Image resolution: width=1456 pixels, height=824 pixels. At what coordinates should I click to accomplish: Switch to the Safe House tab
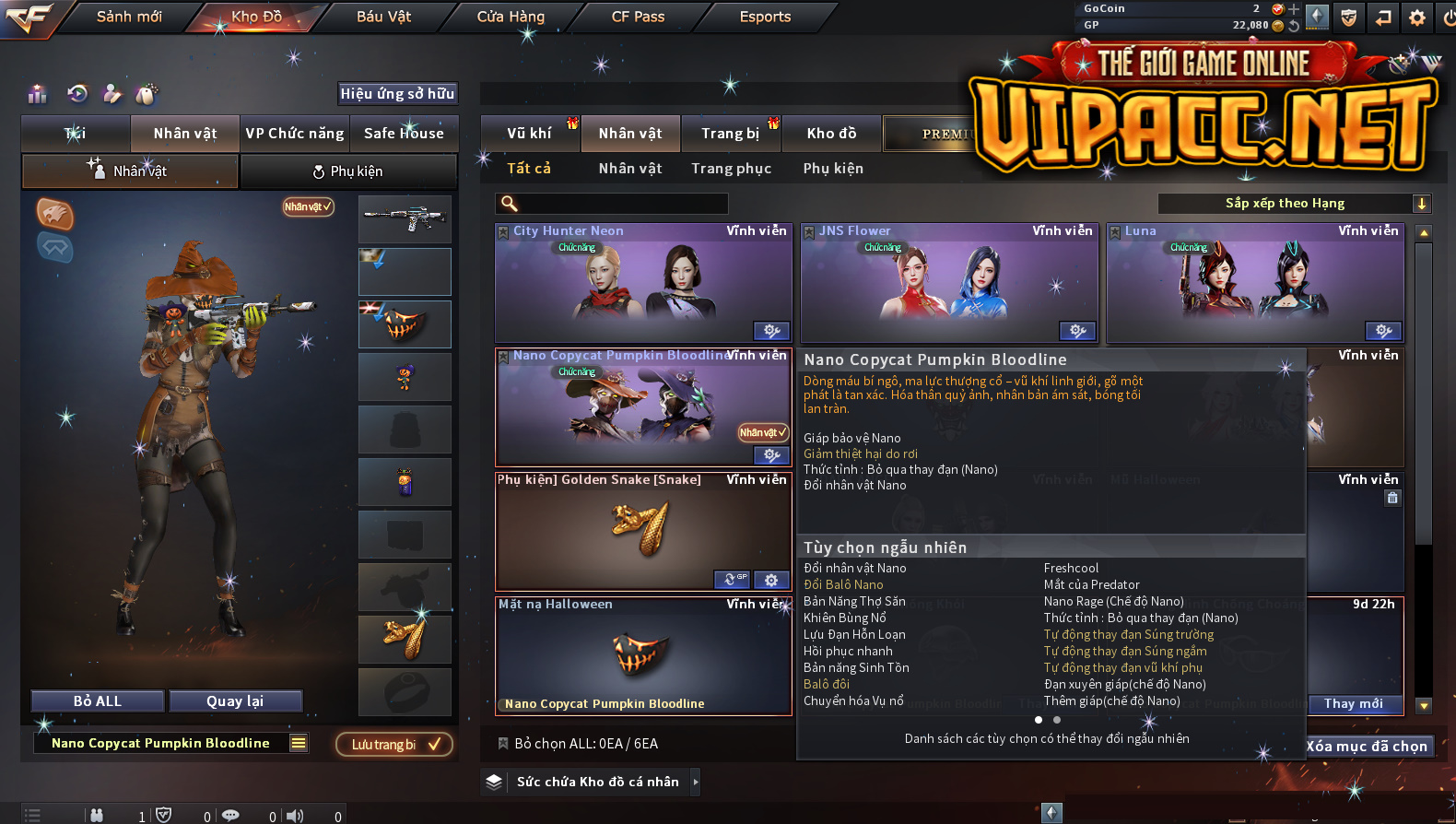pyautogui.click(x=404, y=134)
